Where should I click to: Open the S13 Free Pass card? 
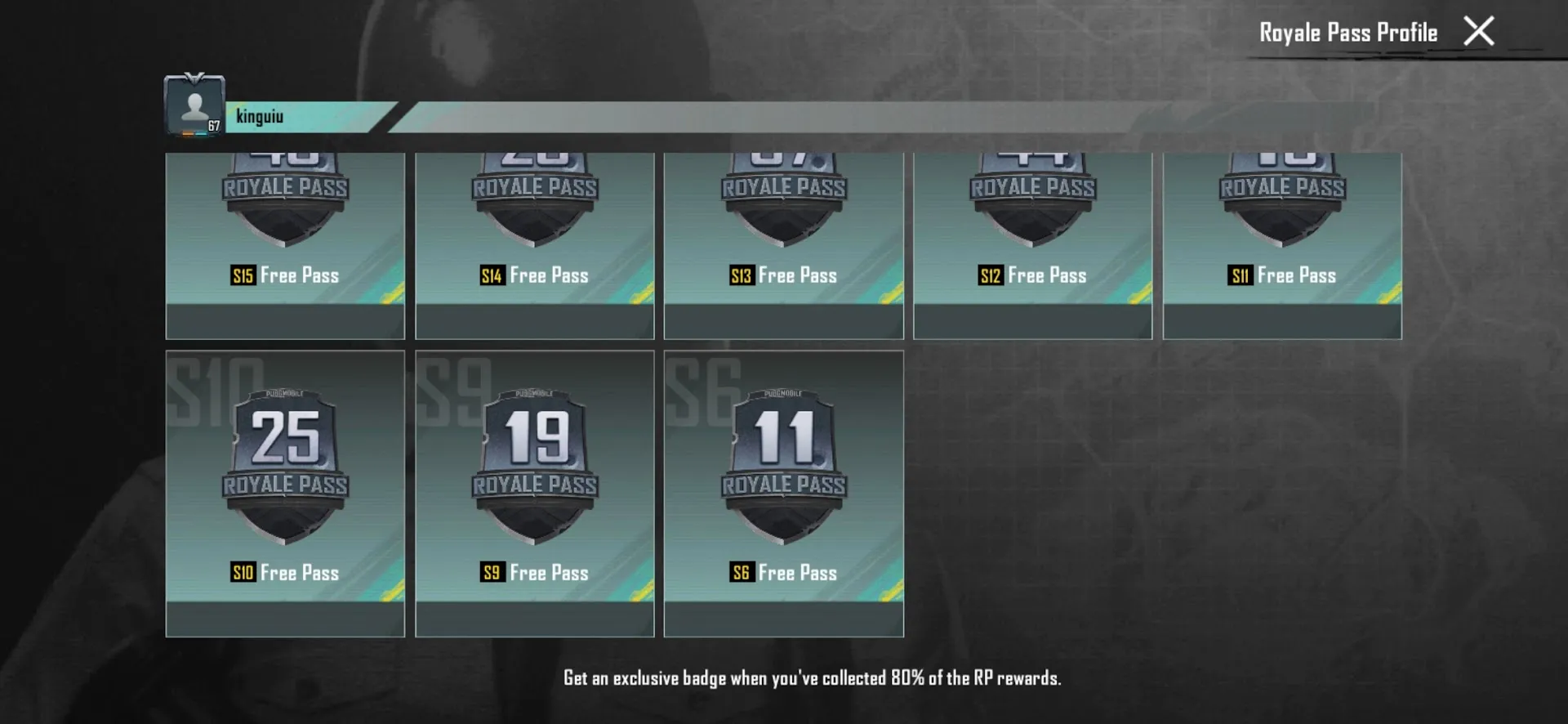(783, 245)
